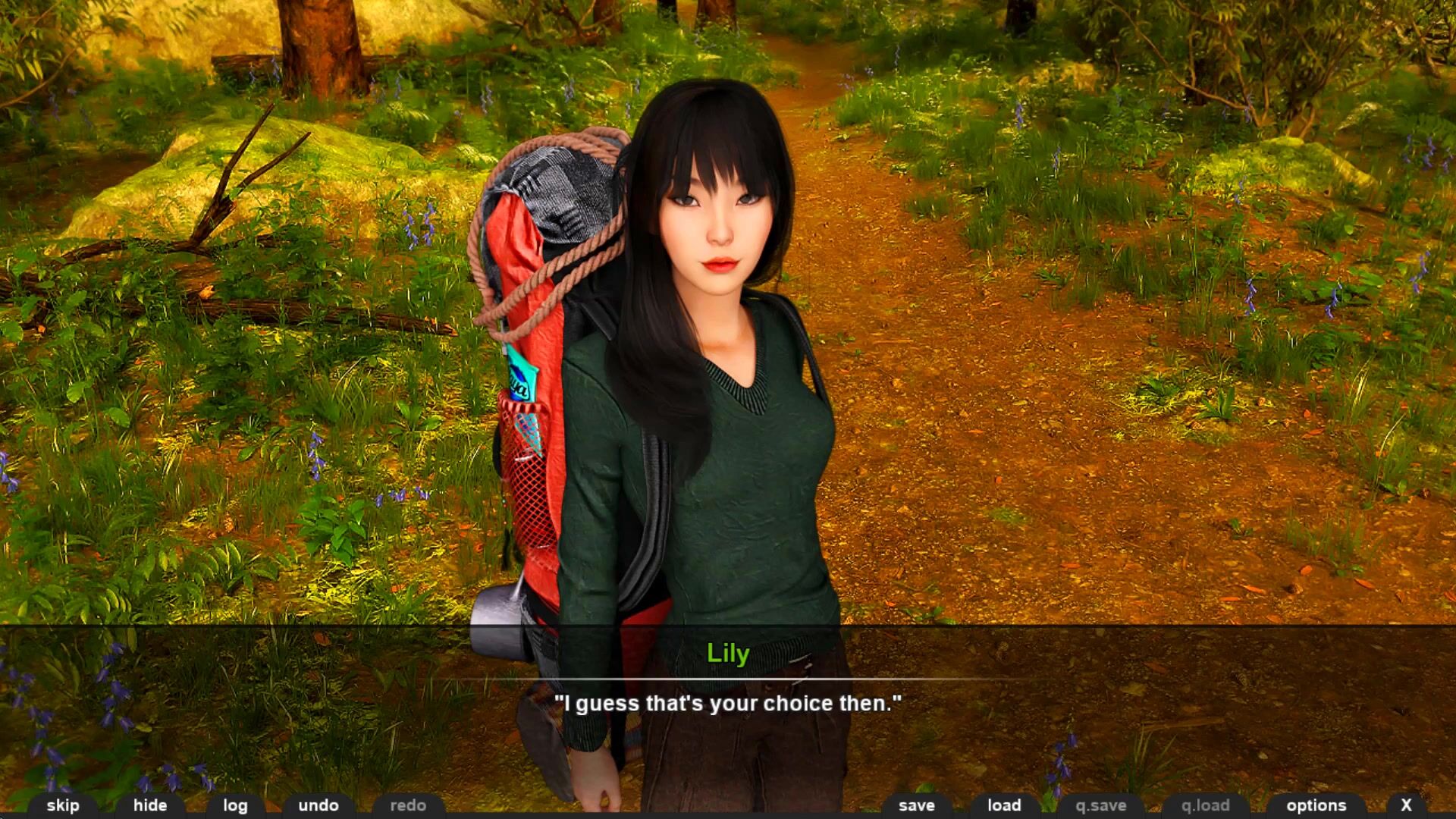The width and height of the screenshot is (1456, 819).
Task: Open the dialogue log
Action: coord(235,805)
